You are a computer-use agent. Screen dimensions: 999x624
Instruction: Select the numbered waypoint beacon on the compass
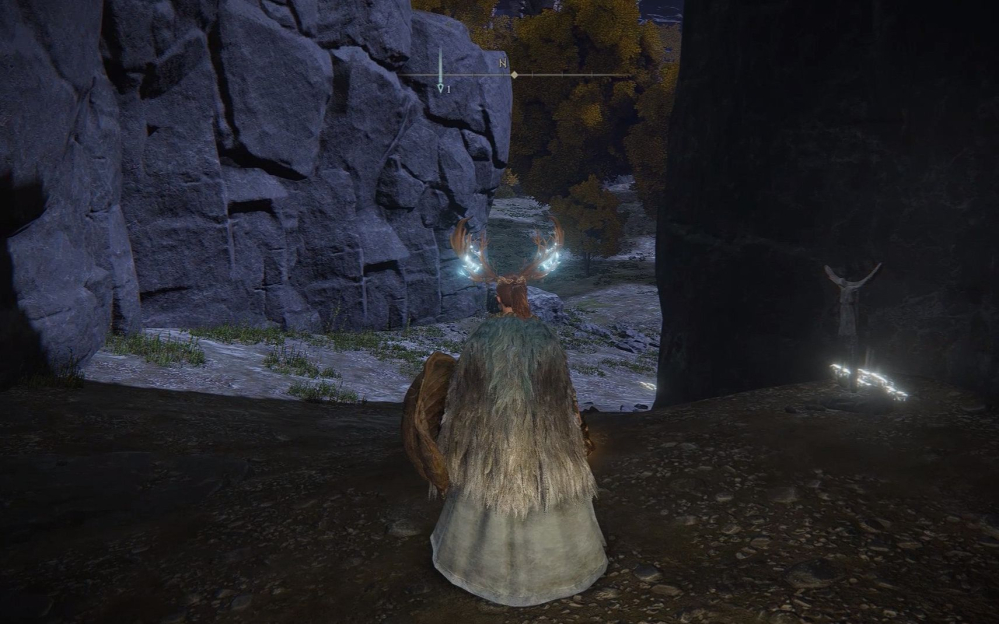[440, 88]
